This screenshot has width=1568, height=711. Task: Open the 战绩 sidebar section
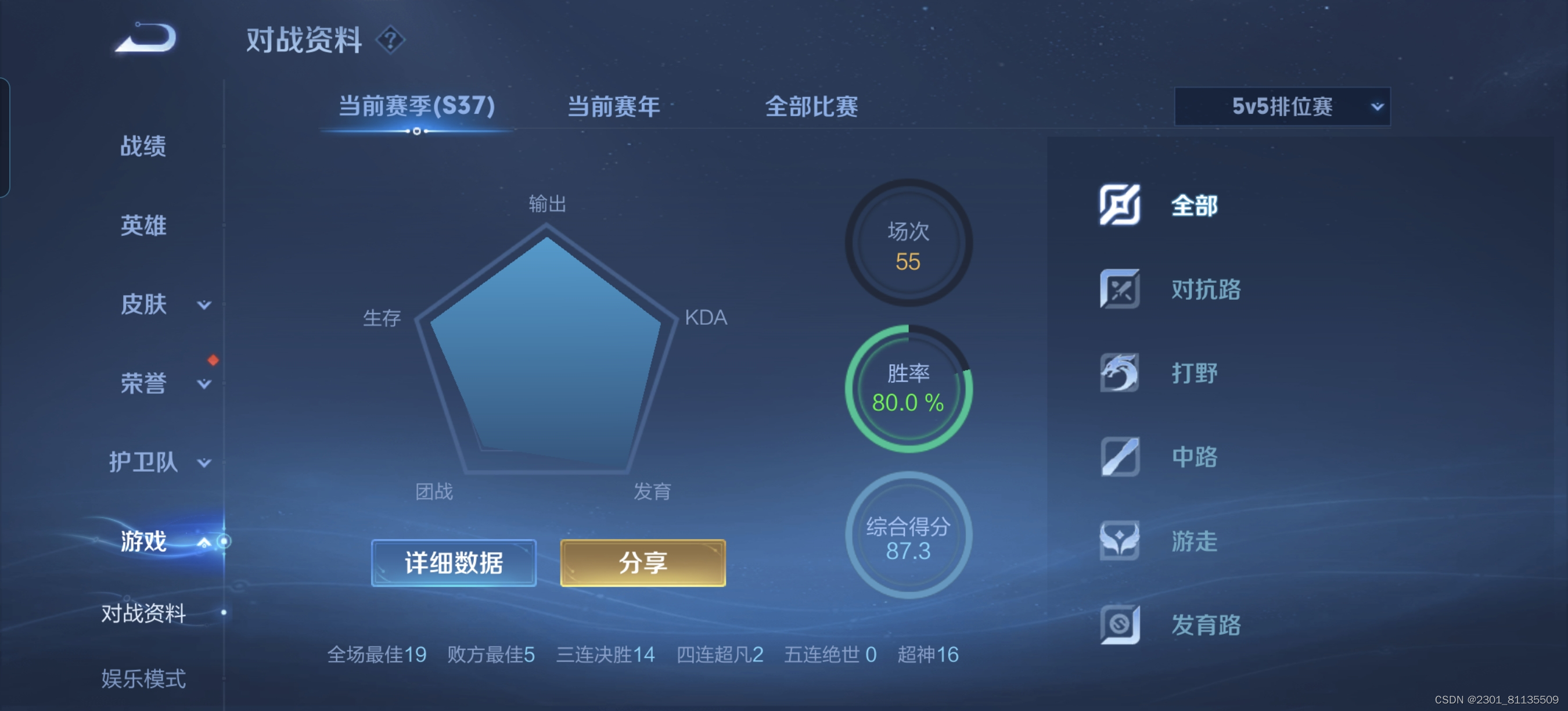click(x=143, y=146)
